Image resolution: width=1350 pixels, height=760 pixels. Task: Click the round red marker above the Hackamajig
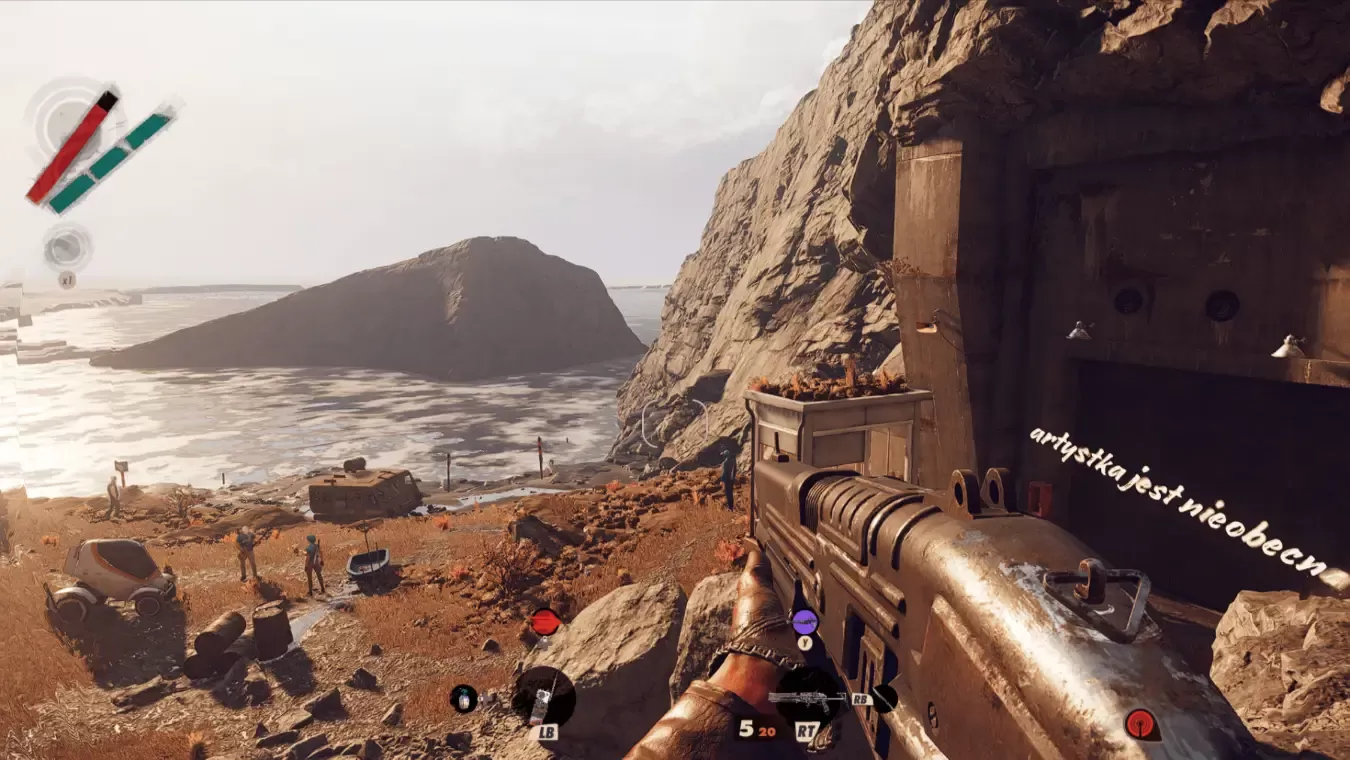point(544,622)
